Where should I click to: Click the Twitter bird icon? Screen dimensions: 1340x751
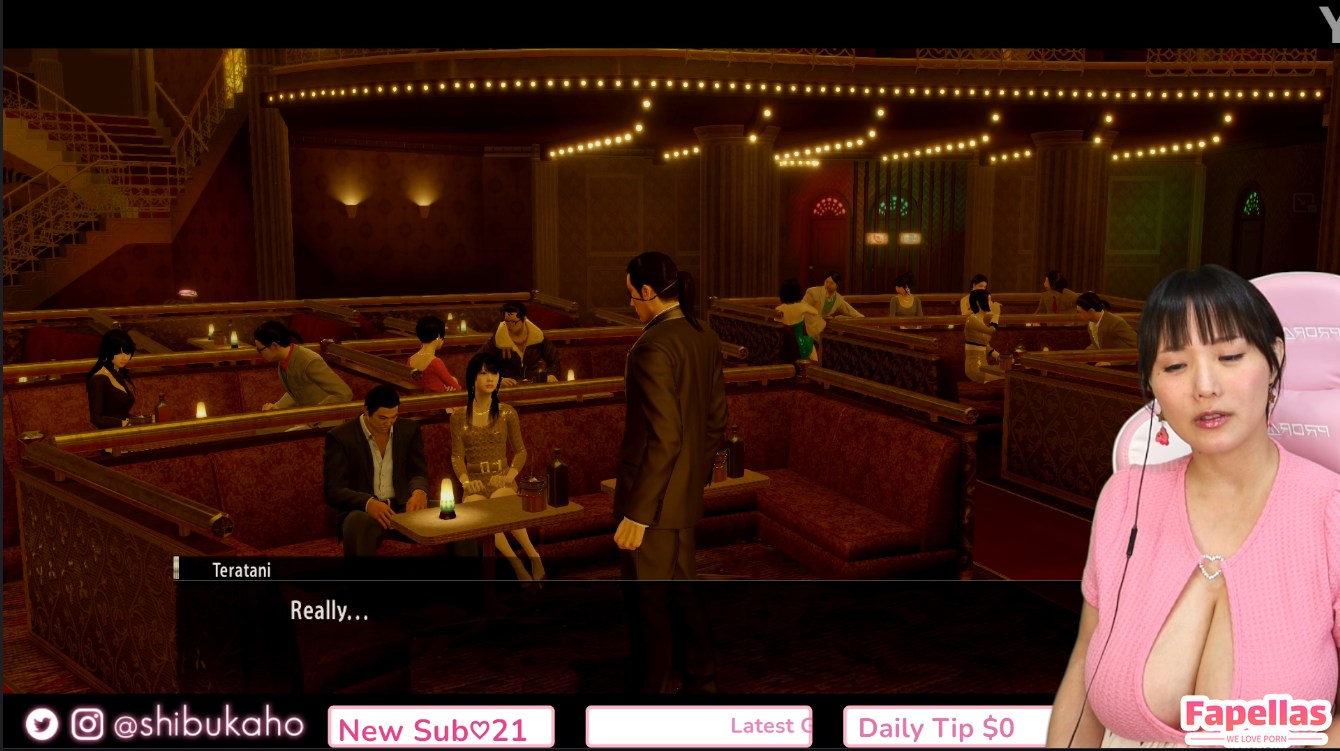tap(42, 724)
